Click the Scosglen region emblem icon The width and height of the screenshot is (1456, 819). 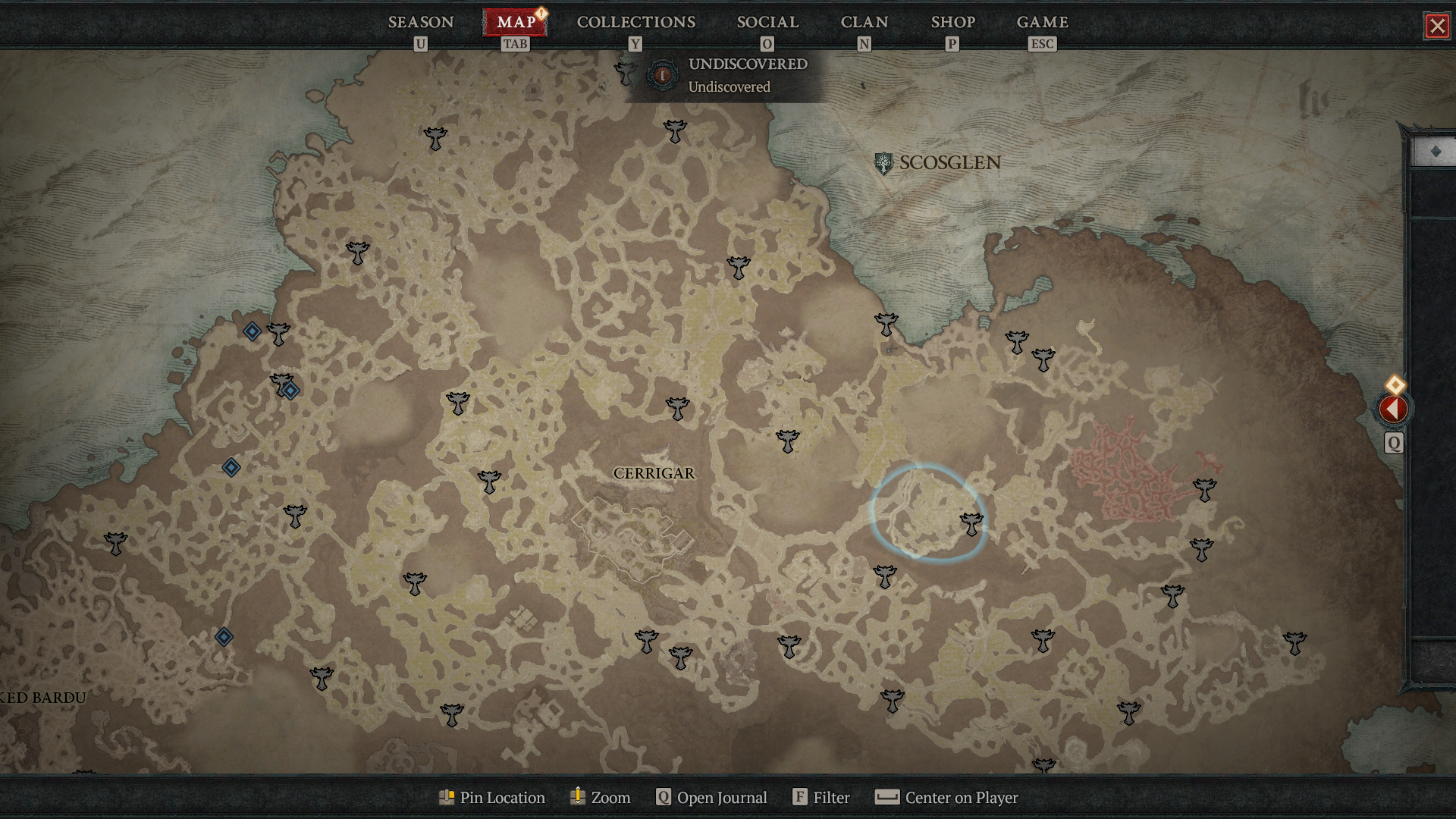click(883, 162)
